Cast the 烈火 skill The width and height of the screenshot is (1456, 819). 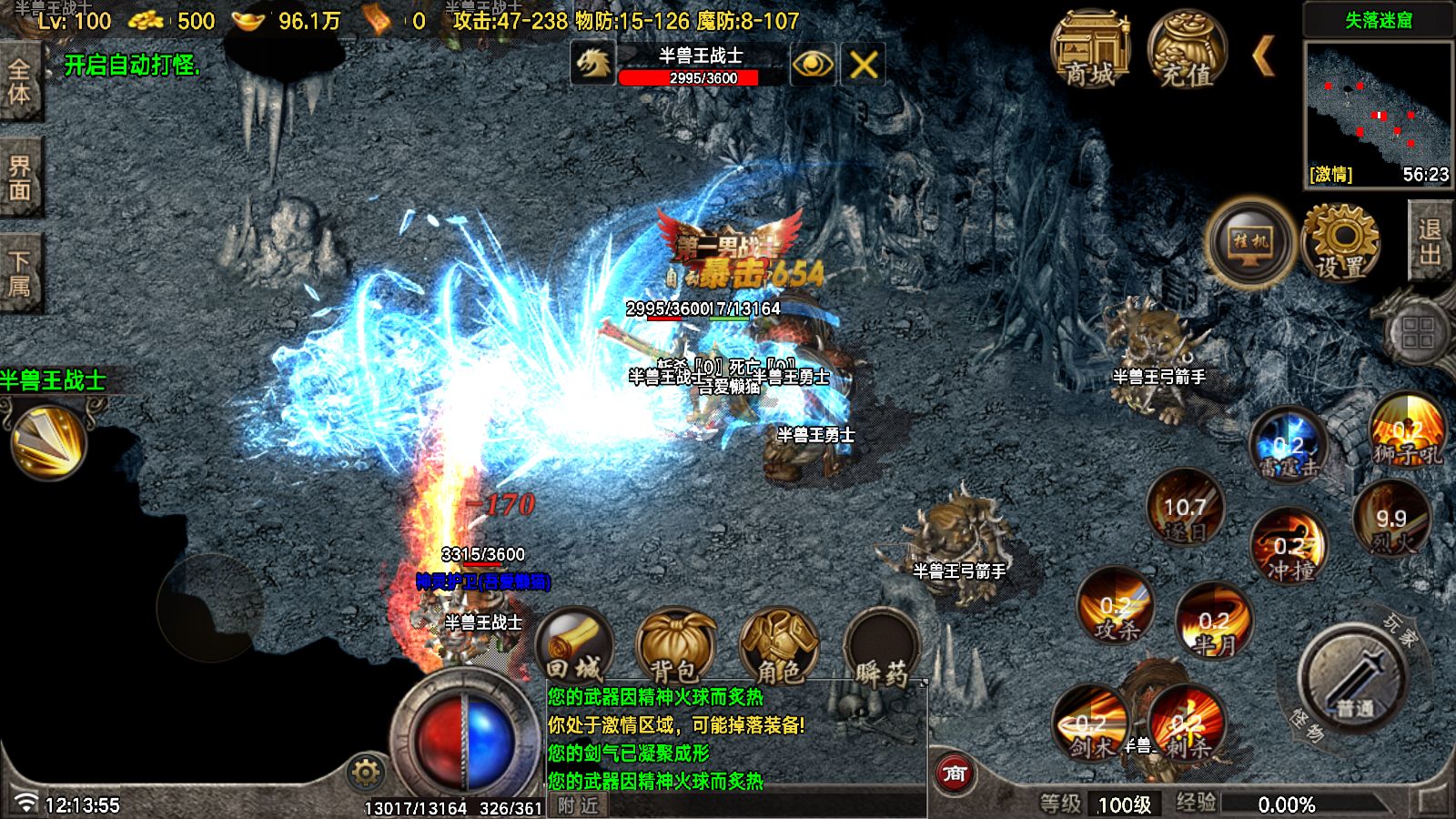1391,521
